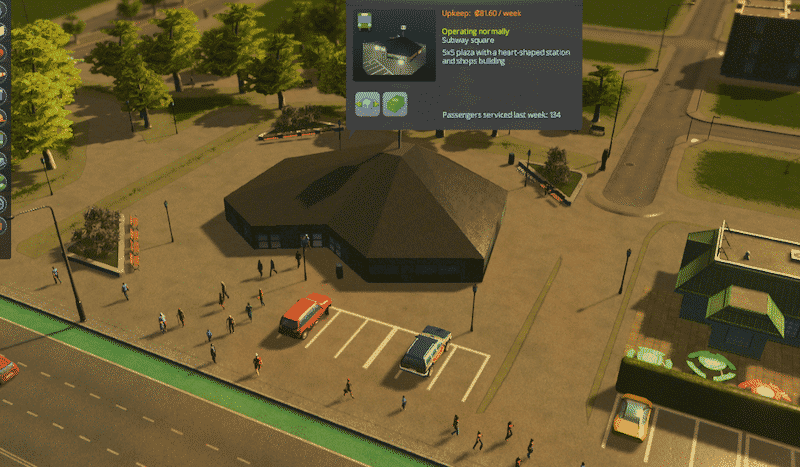Click the tree with arrows button
Viewport: 800px width, 467px height.
click(367, 103)
